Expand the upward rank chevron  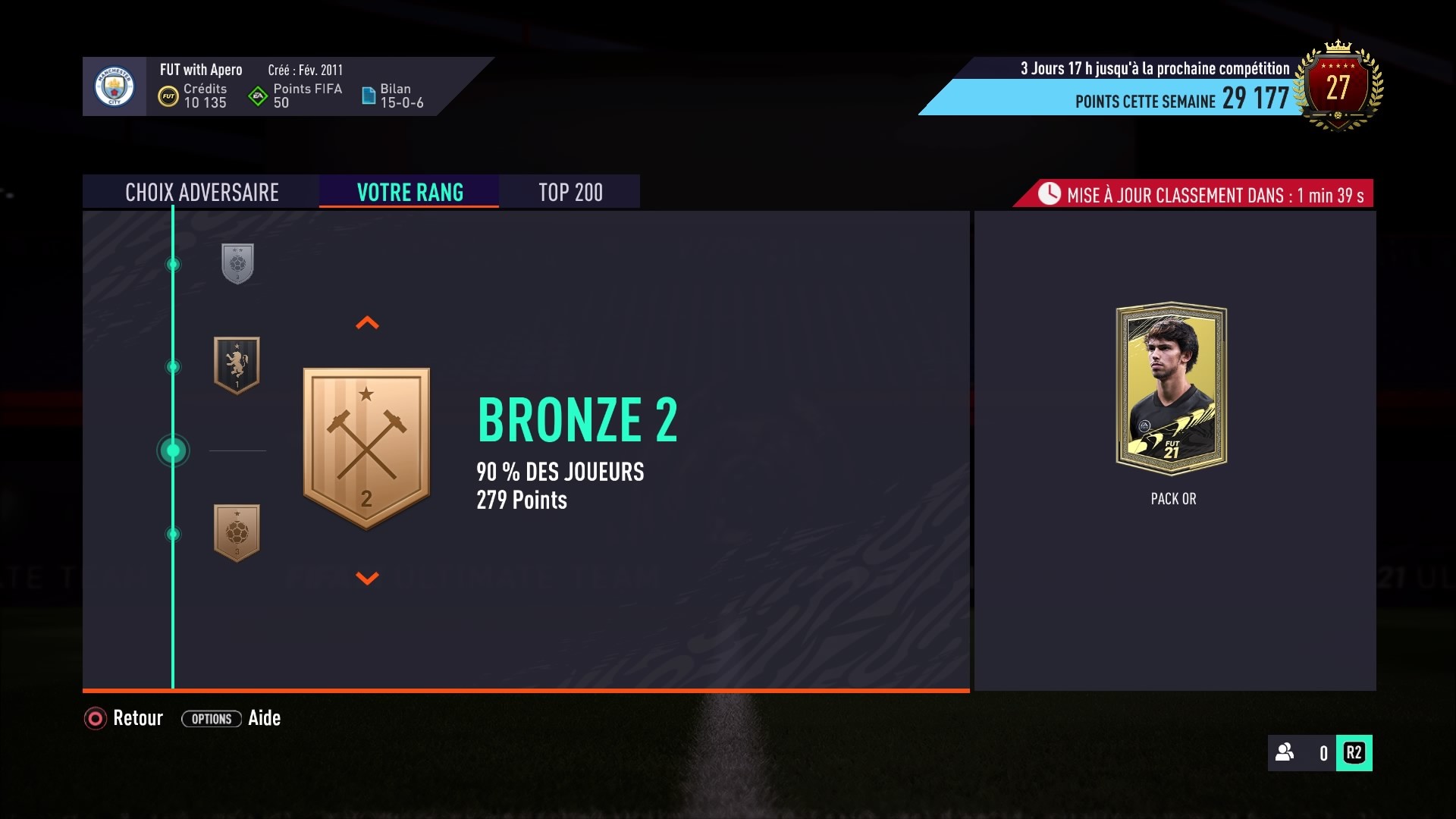(368, 322)
